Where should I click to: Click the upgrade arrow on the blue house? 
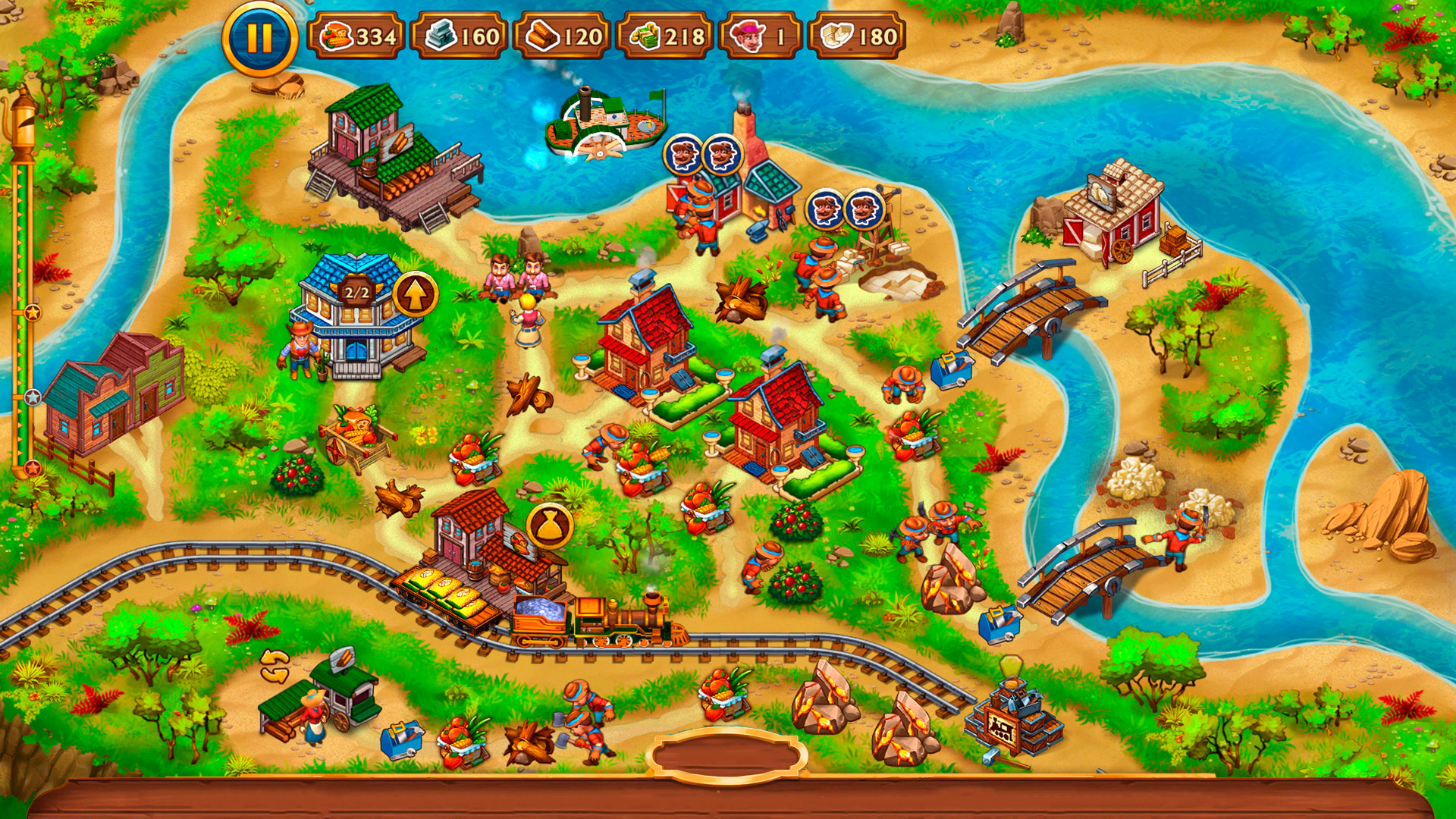click(x=415, y=292)
